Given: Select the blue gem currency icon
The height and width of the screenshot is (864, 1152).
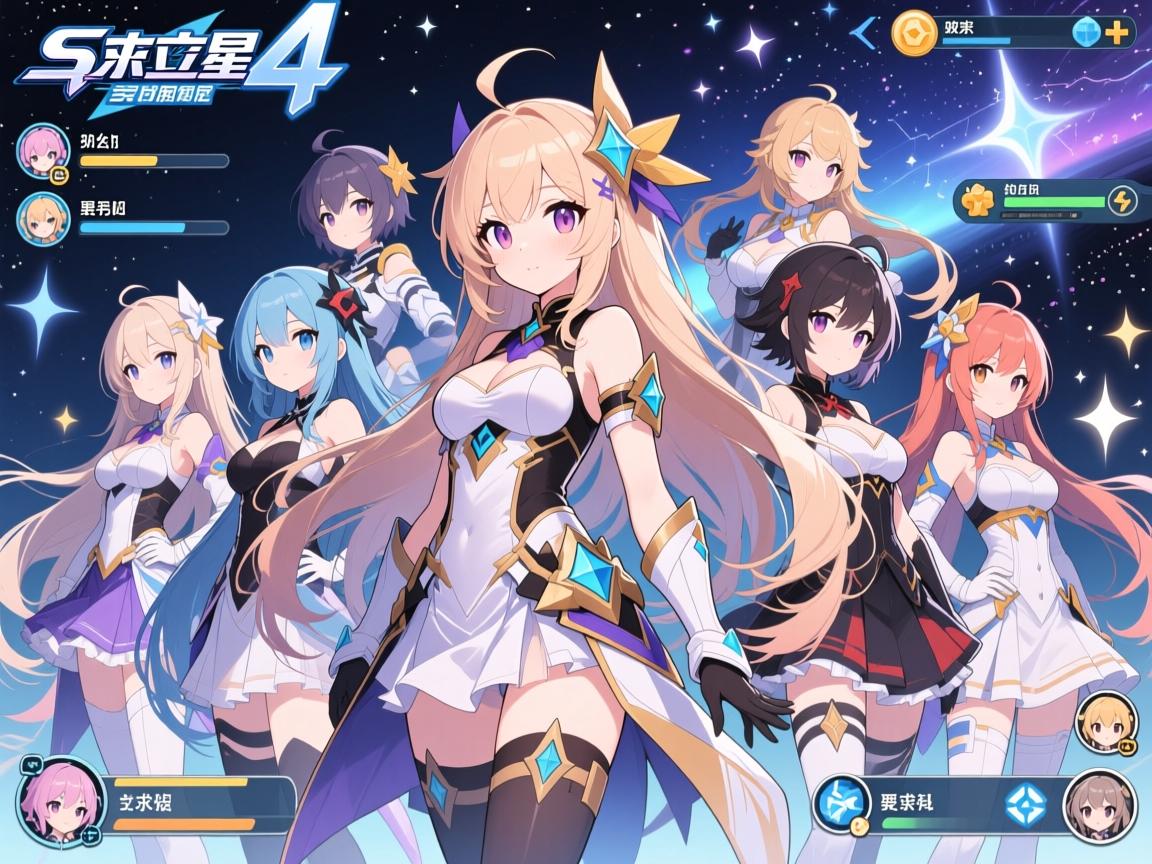Looking at the screenshot, I should (x=1087, y=33).
